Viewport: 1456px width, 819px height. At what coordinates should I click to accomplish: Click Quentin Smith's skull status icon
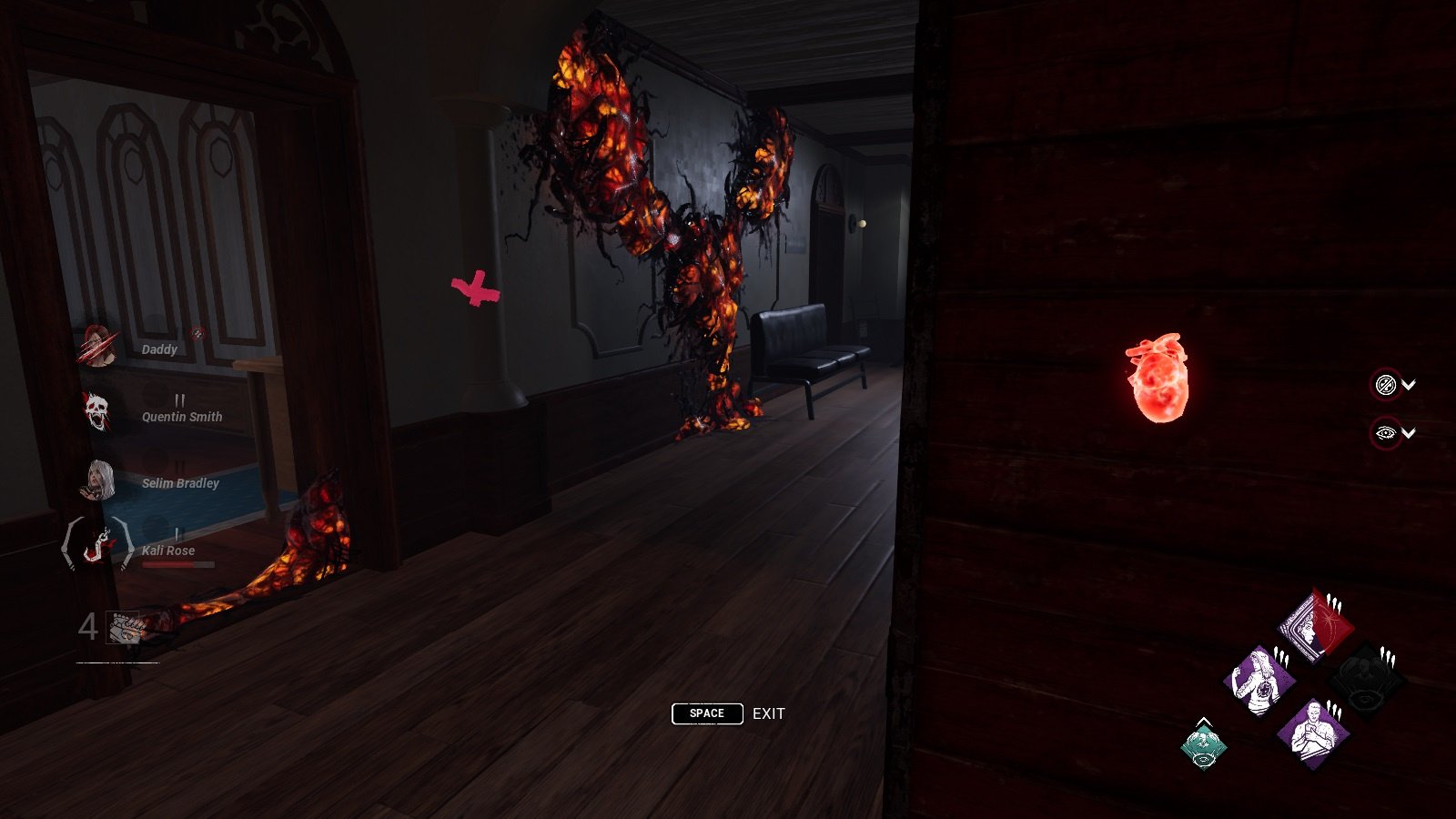point(96,409)
